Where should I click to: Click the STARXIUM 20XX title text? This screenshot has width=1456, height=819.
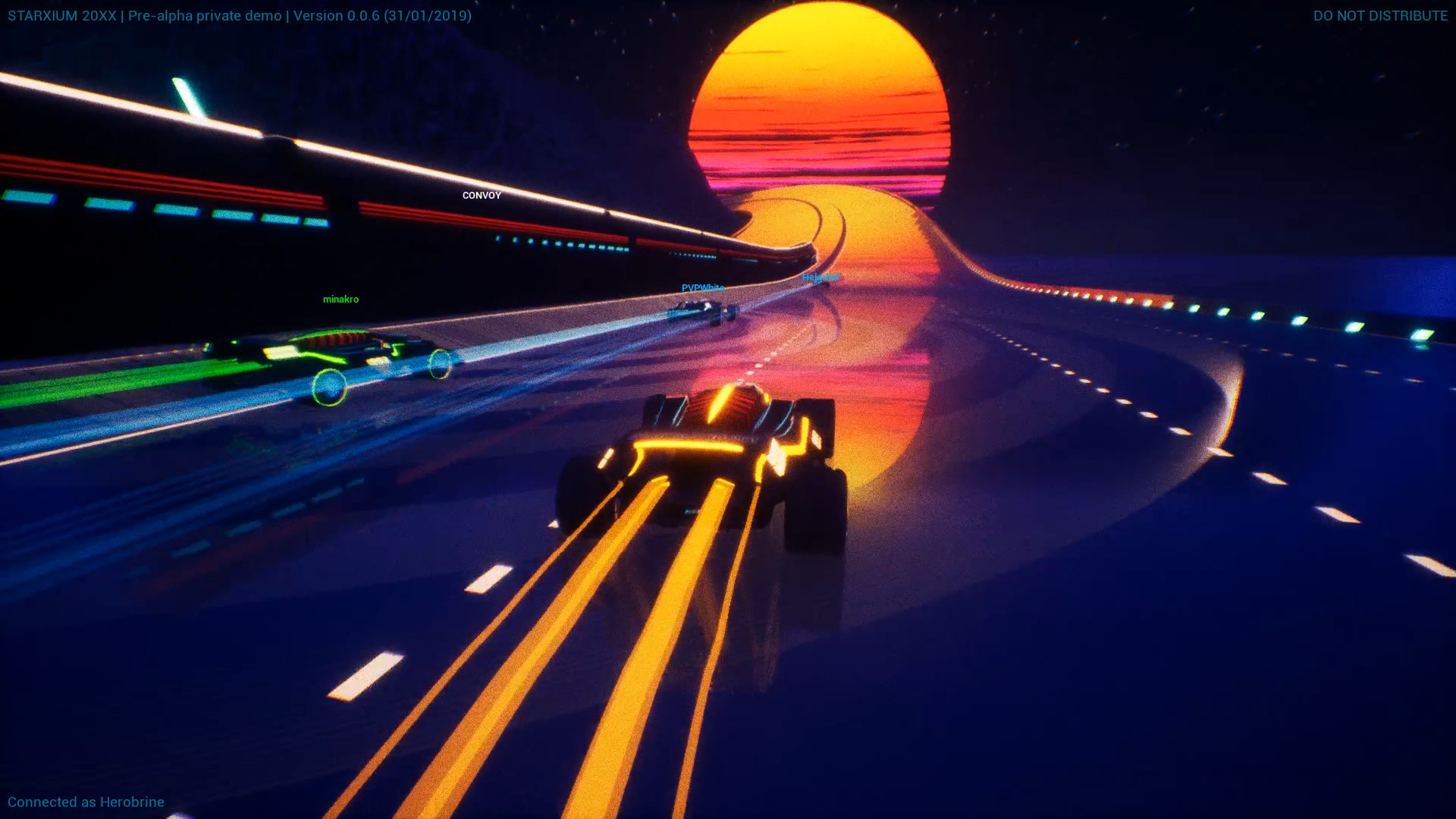pos(61,15)
